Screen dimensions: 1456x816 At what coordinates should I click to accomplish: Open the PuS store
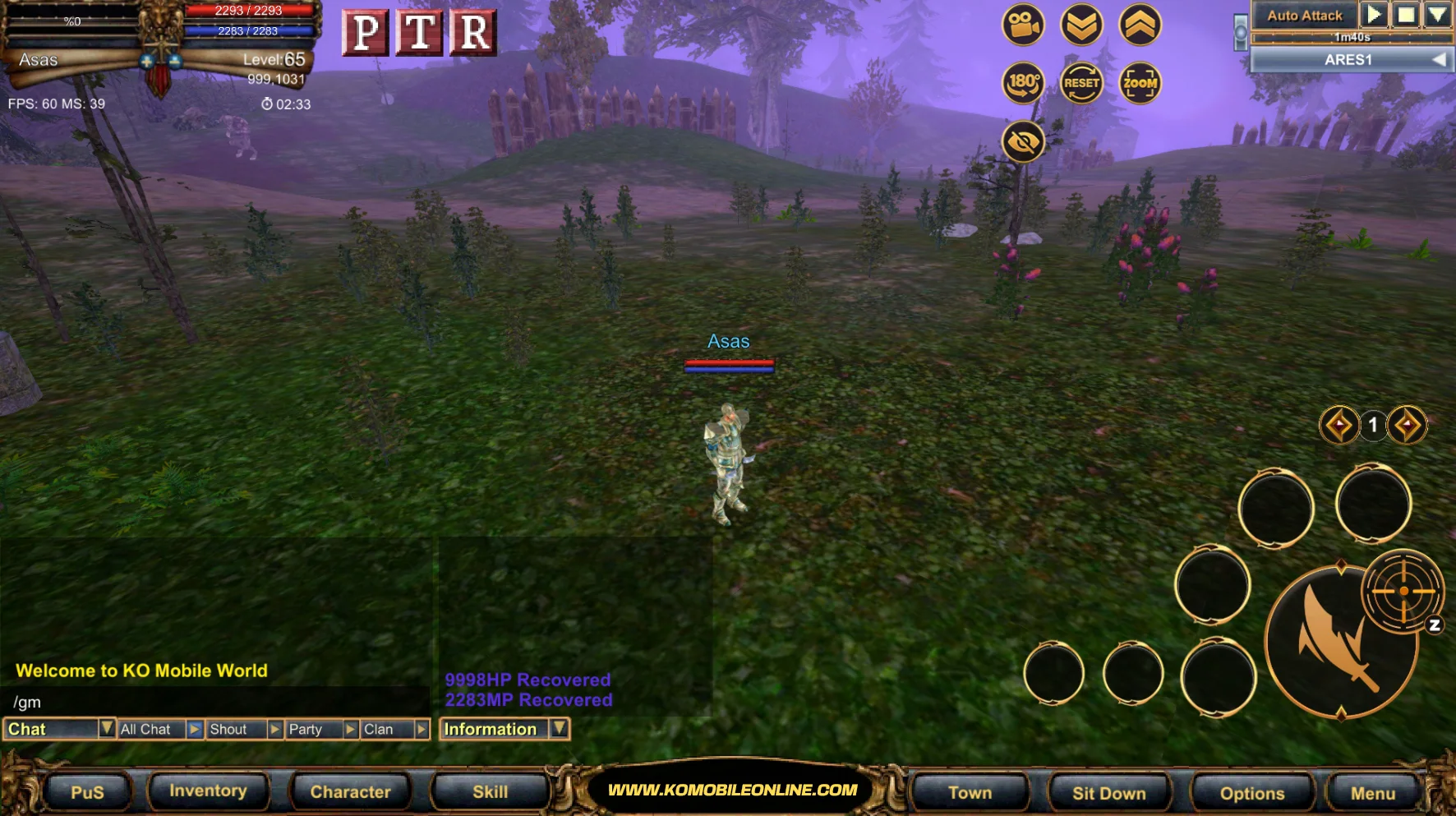pyautogui.click(x=87, y=792)
